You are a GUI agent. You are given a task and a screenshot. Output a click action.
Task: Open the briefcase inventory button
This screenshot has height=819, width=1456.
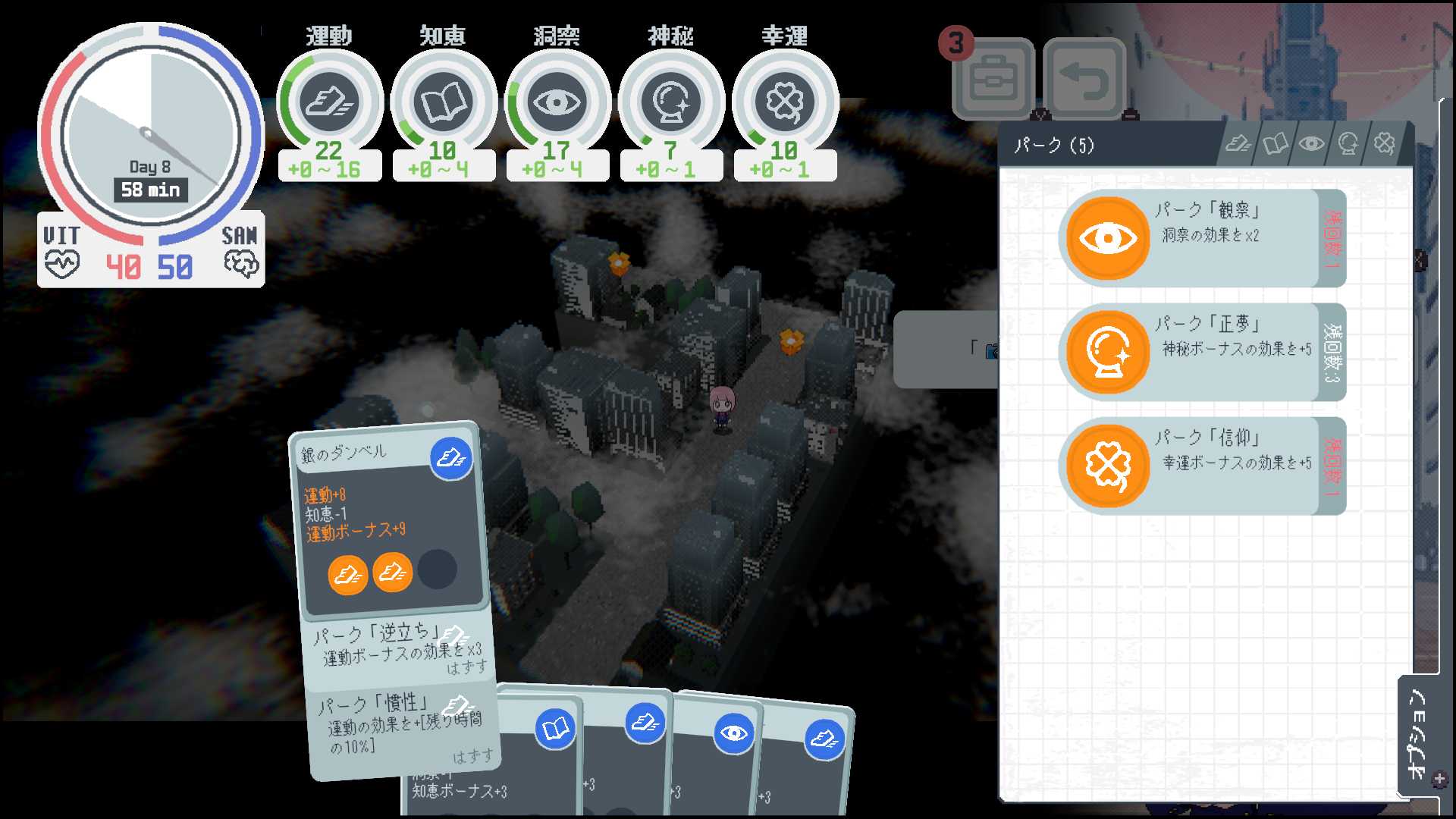pyautogui.click(x=993, y=79)
